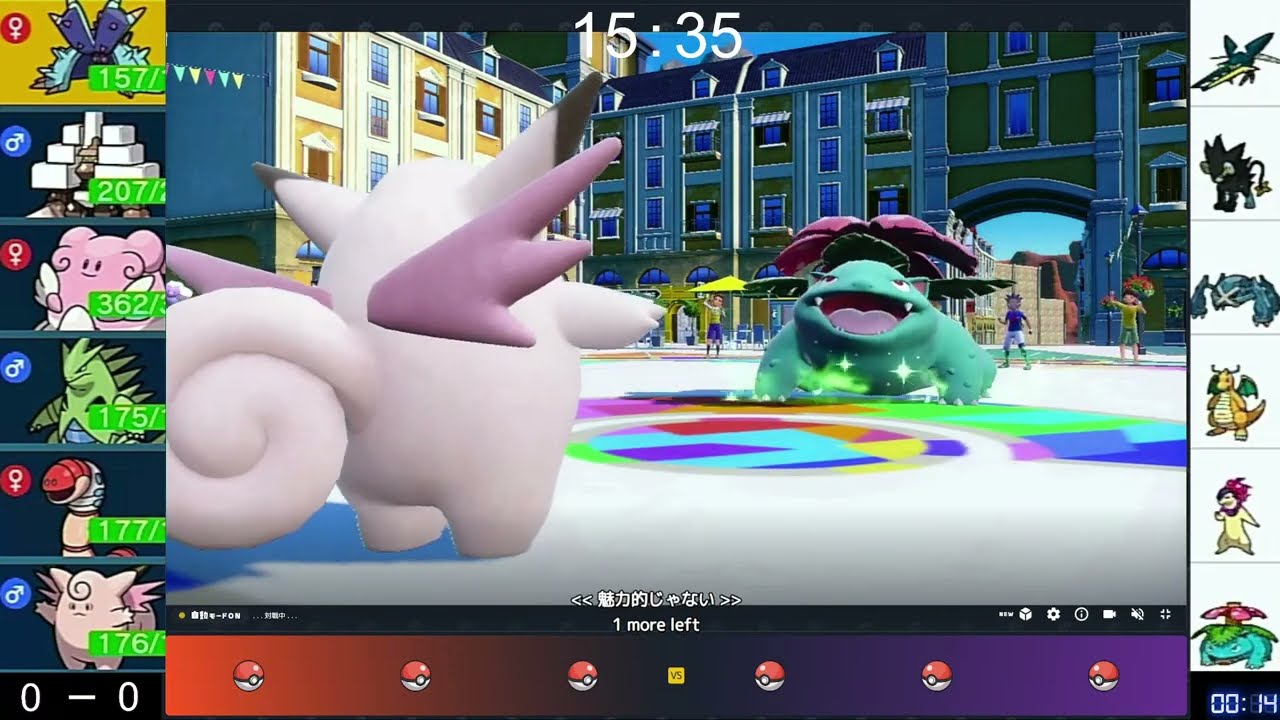Click the info circle icon in the control bar
Screen dimensions: 1280x720
tap(1081, 615)
